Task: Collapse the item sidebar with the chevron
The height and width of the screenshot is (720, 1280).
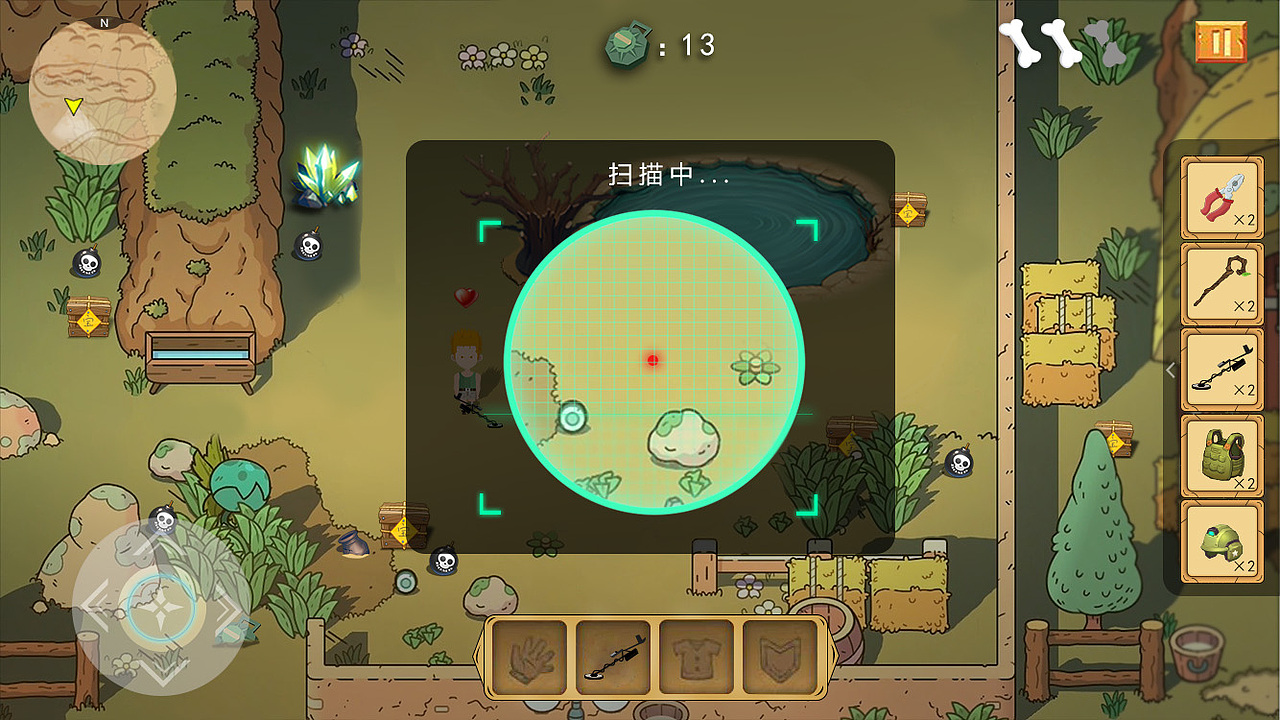Action: click(x=1170, y=369)
